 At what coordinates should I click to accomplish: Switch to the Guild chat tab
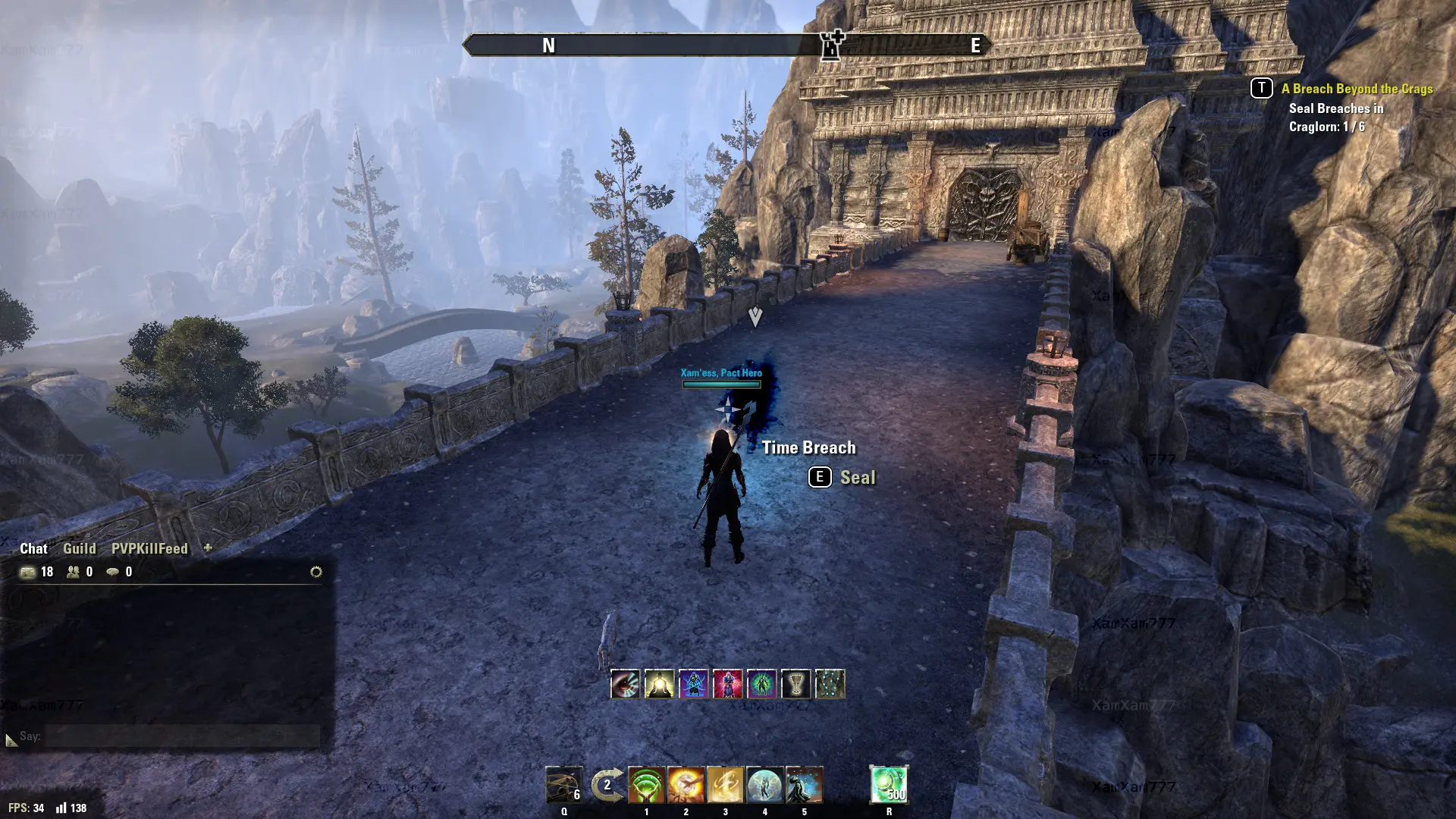[79, 548]
